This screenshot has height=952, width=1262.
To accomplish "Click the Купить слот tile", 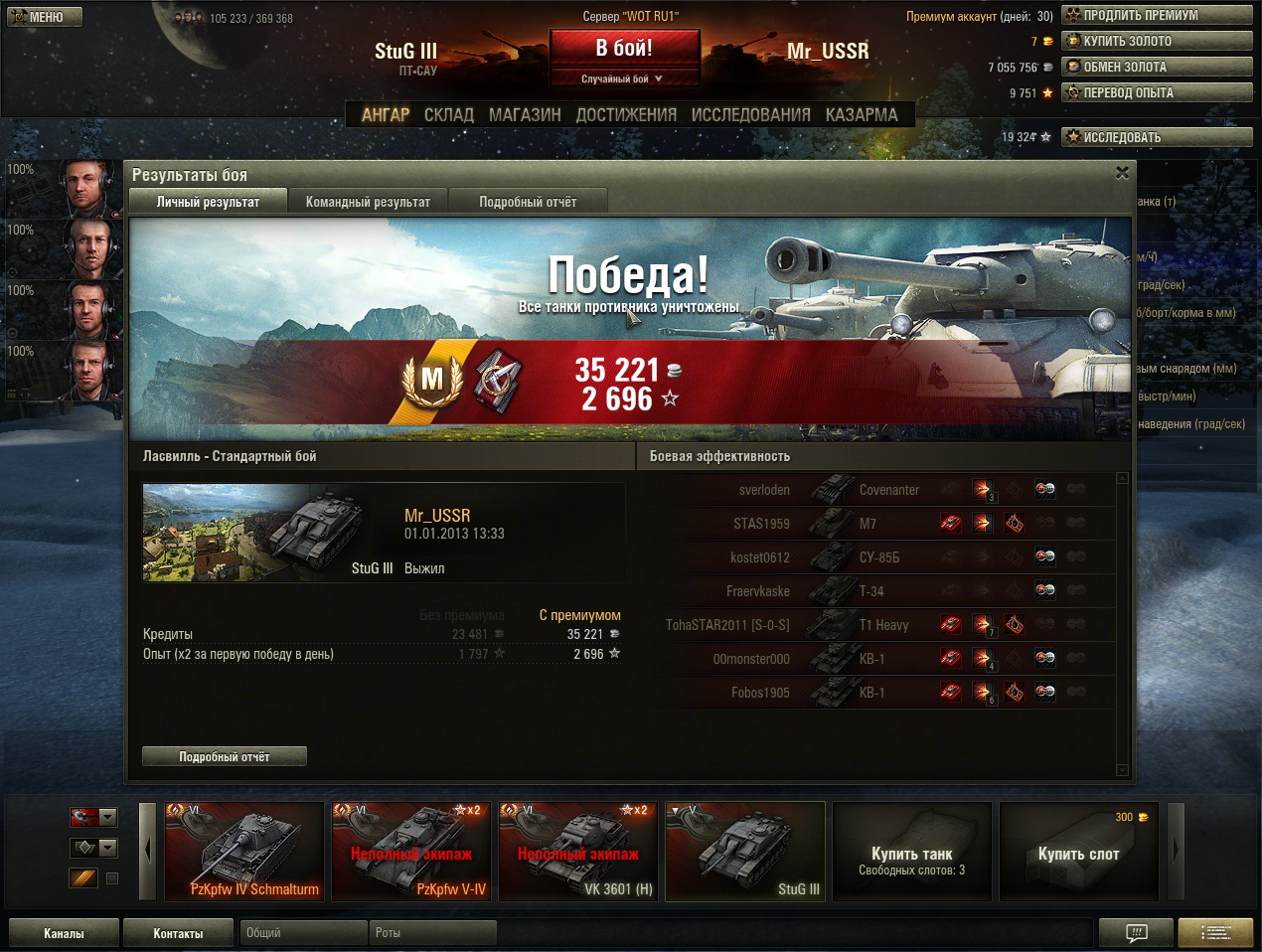I will (x=1078, y=853).
